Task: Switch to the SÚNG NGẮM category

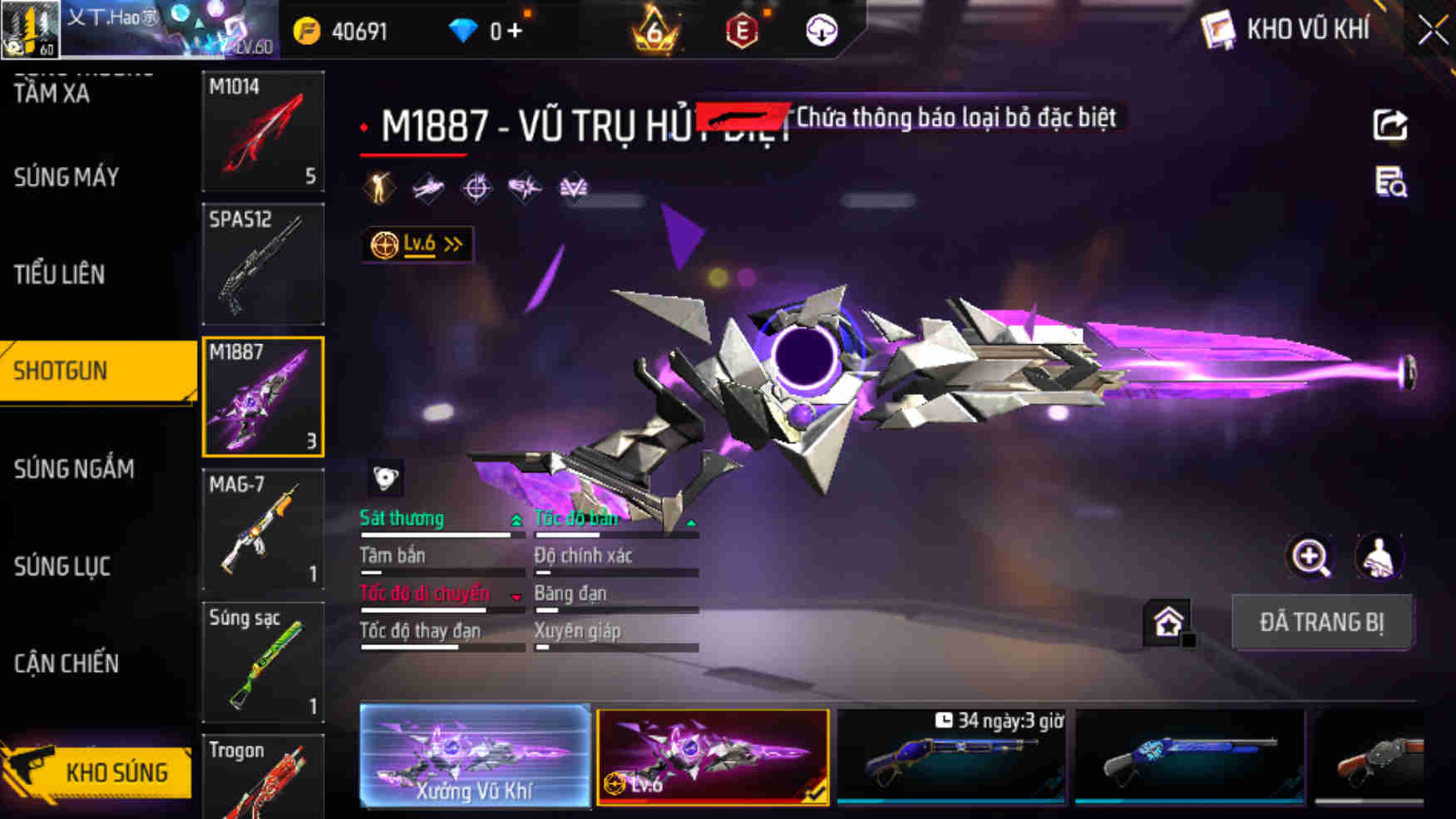Action: (73, 469)
